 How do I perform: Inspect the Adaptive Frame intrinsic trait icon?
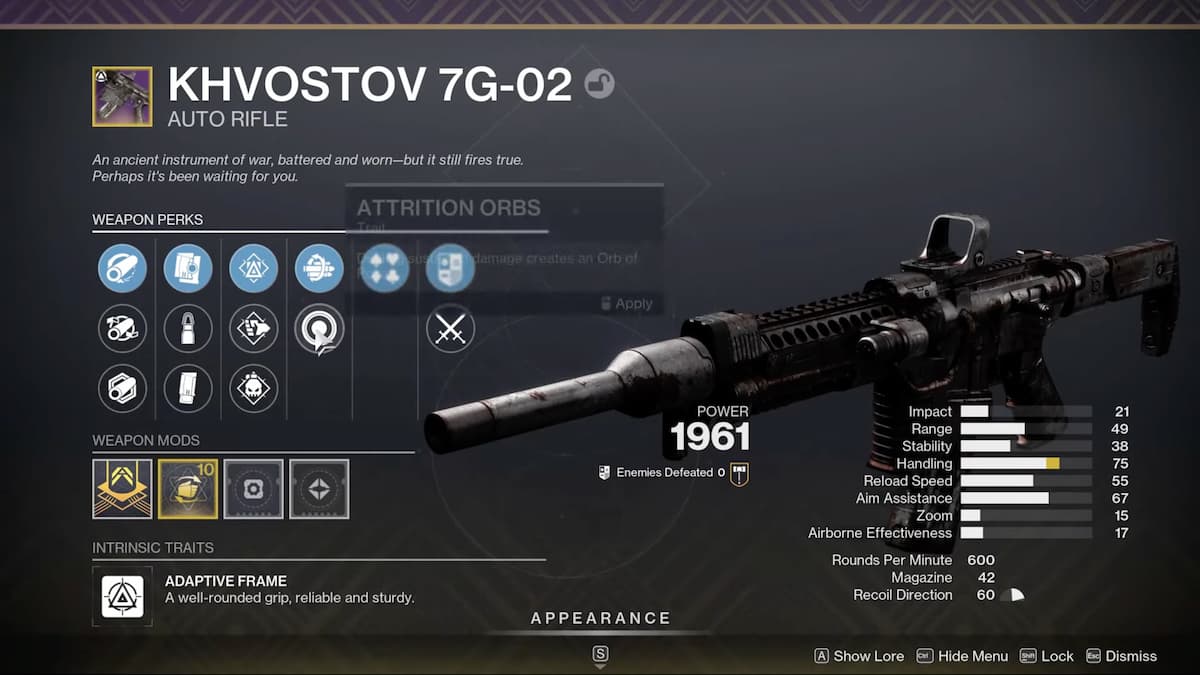122,596
